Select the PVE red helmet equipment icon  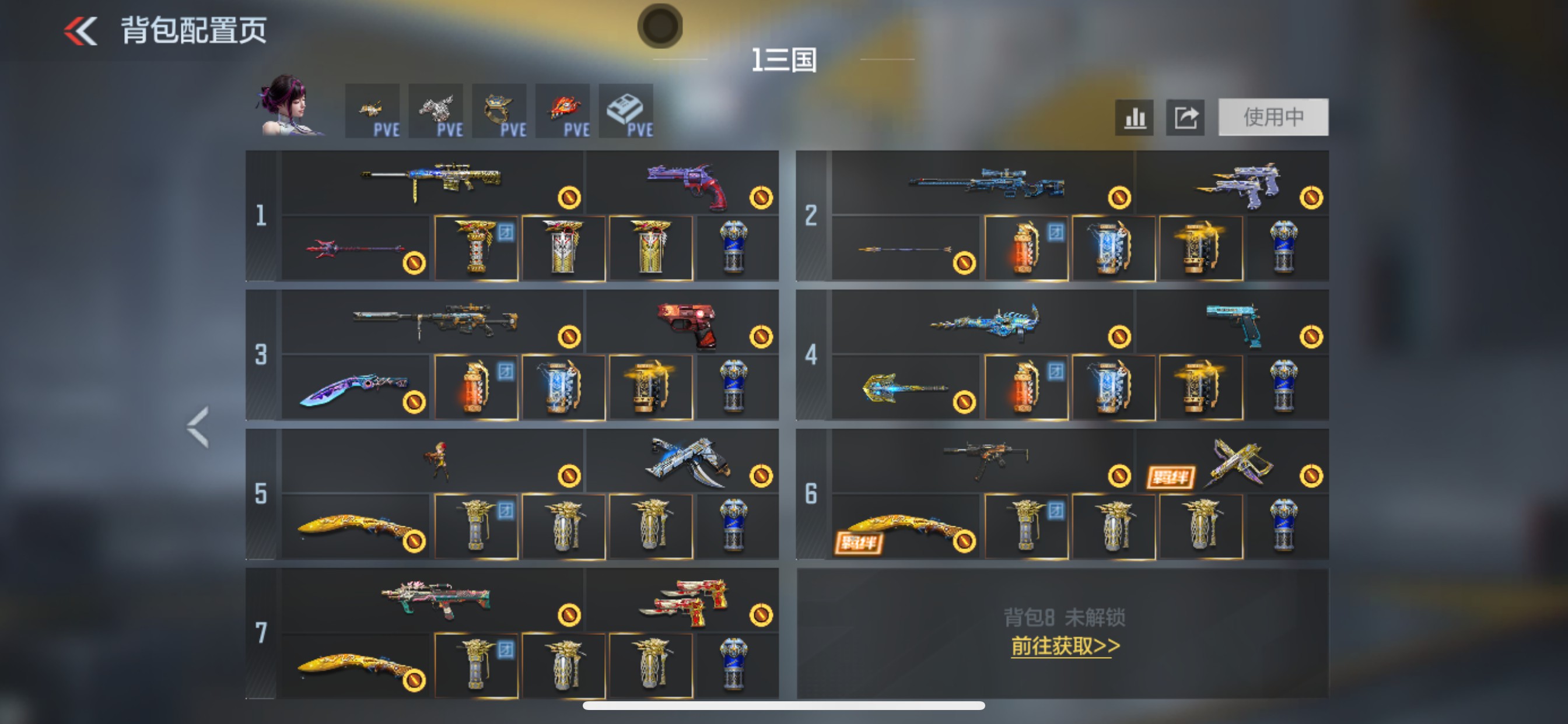(x=564, y=111)
